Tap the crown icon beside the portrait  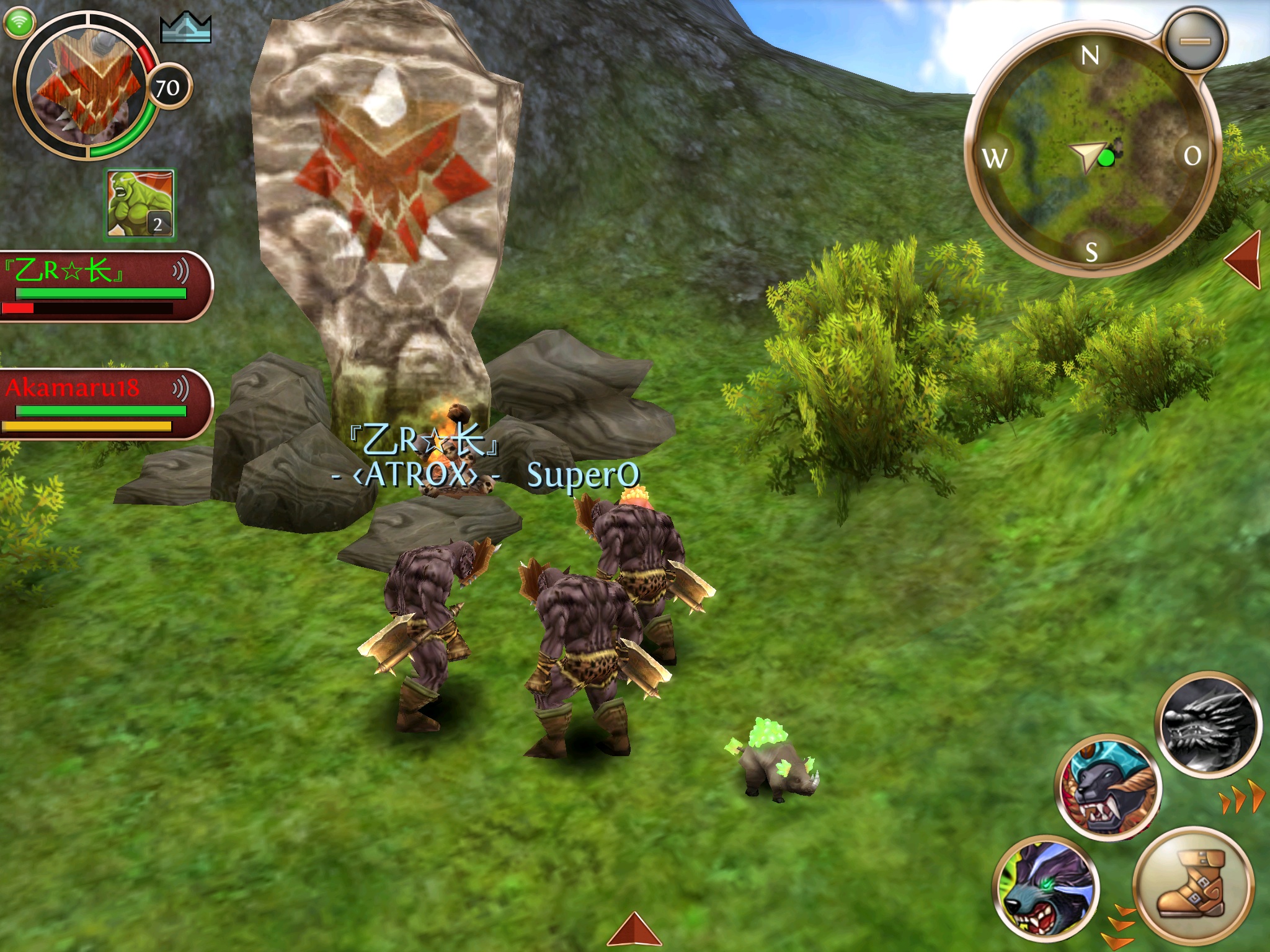(185, 29)
